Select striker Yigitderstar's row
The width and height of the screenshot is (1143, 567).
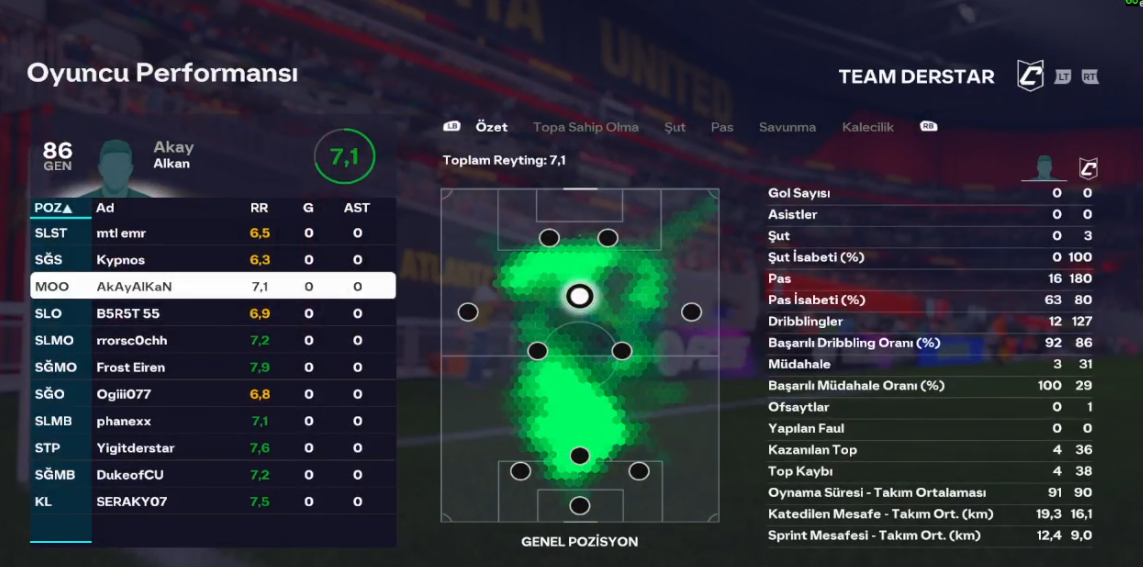click(x=213, y=448)
